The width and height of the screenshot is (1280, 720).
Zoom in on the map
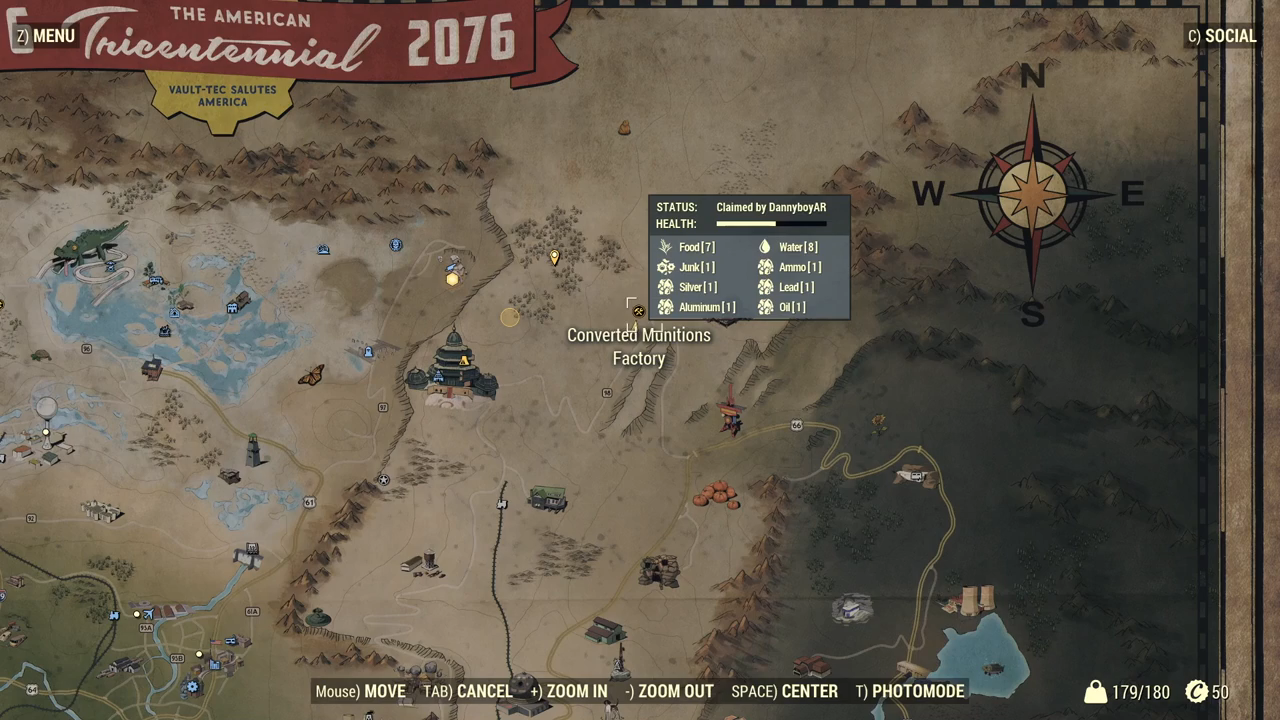(568, 691)
